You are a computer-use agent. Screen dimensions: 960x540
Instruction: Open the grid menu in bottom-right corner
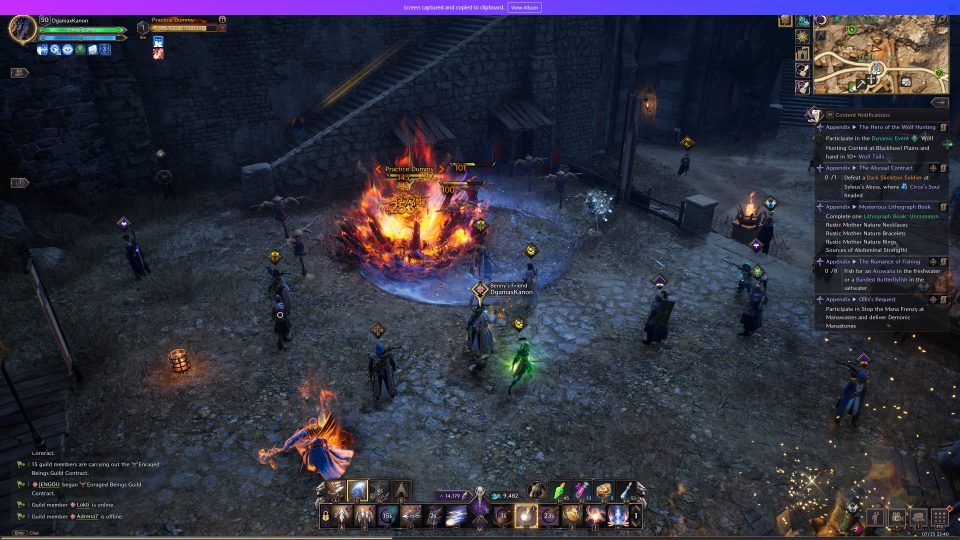coord(939,517)
